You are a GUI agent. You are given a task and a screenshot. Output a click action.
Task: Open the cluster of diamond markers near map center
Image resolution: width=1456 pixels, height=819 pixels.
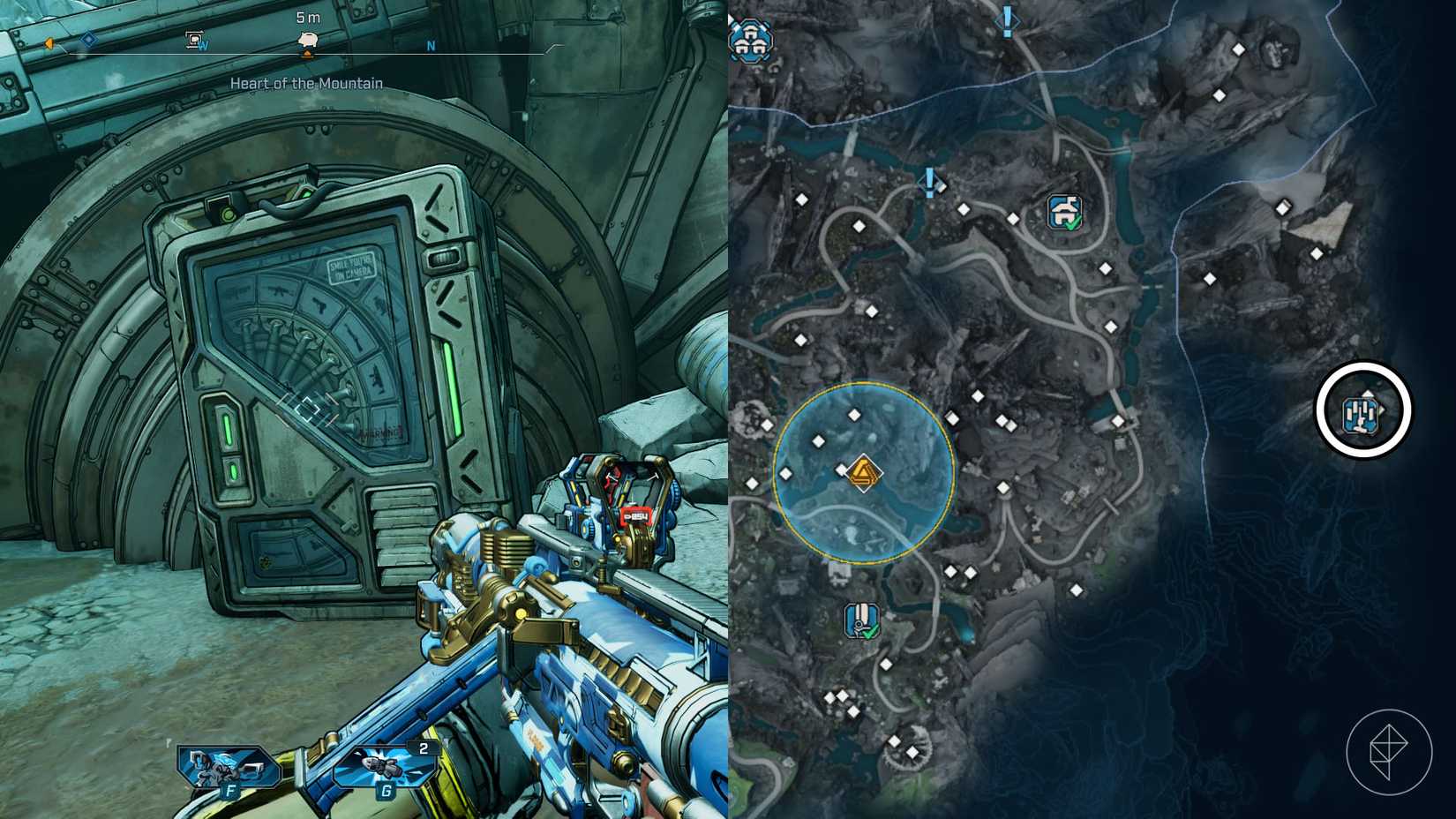tap(1006, 424)
